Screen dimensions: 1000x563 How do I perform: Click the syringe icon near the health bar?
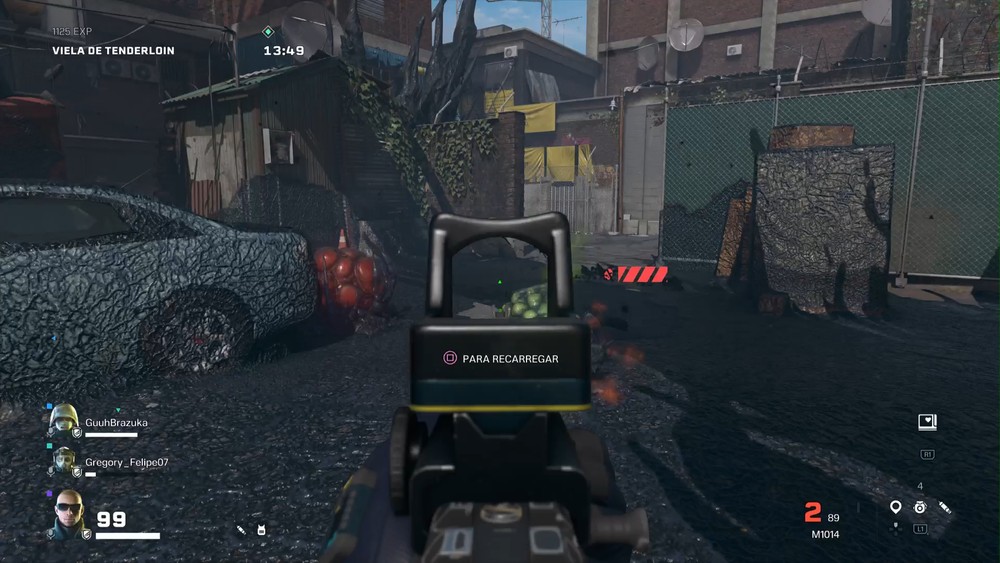tap(241, 529)
